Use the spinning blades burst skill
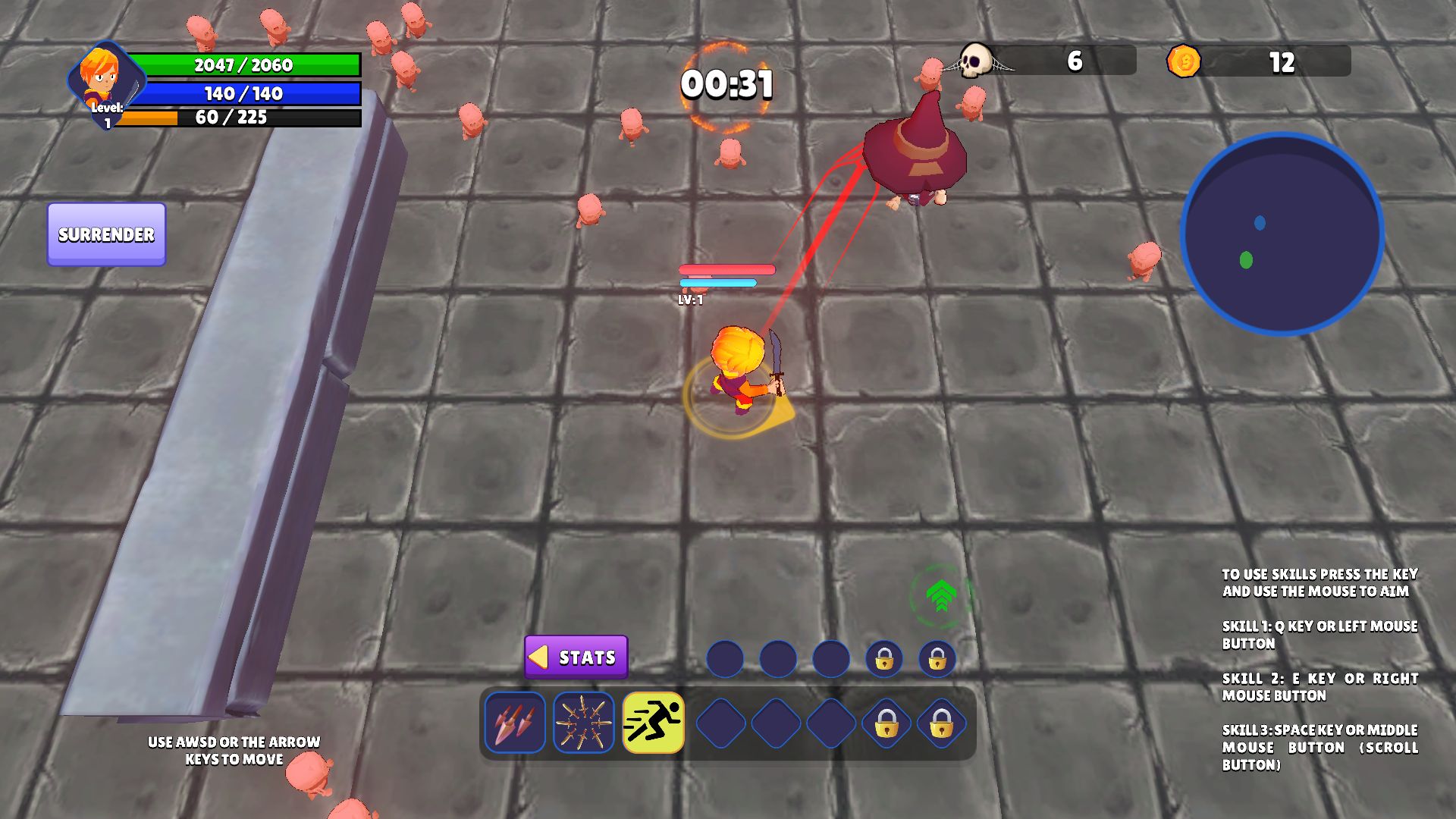Image resolution: width=1456 pixels, height=819 pixels. (x=583, y=723)
